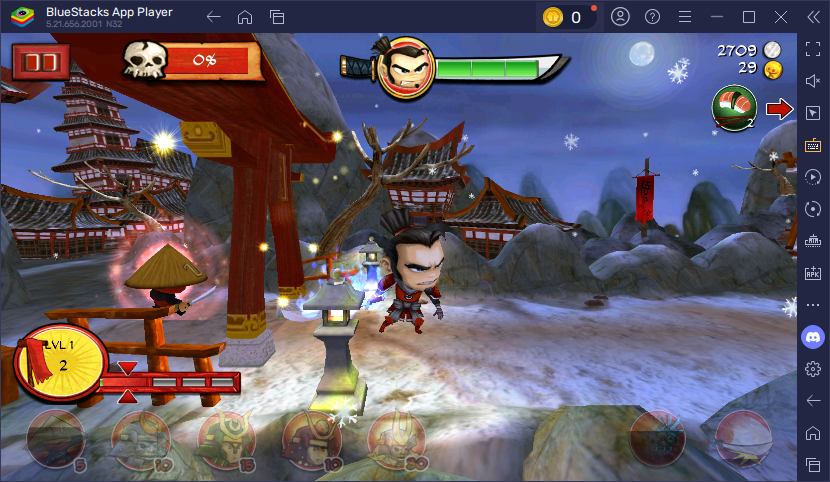Summon the unit costing 30

[399, 438]
